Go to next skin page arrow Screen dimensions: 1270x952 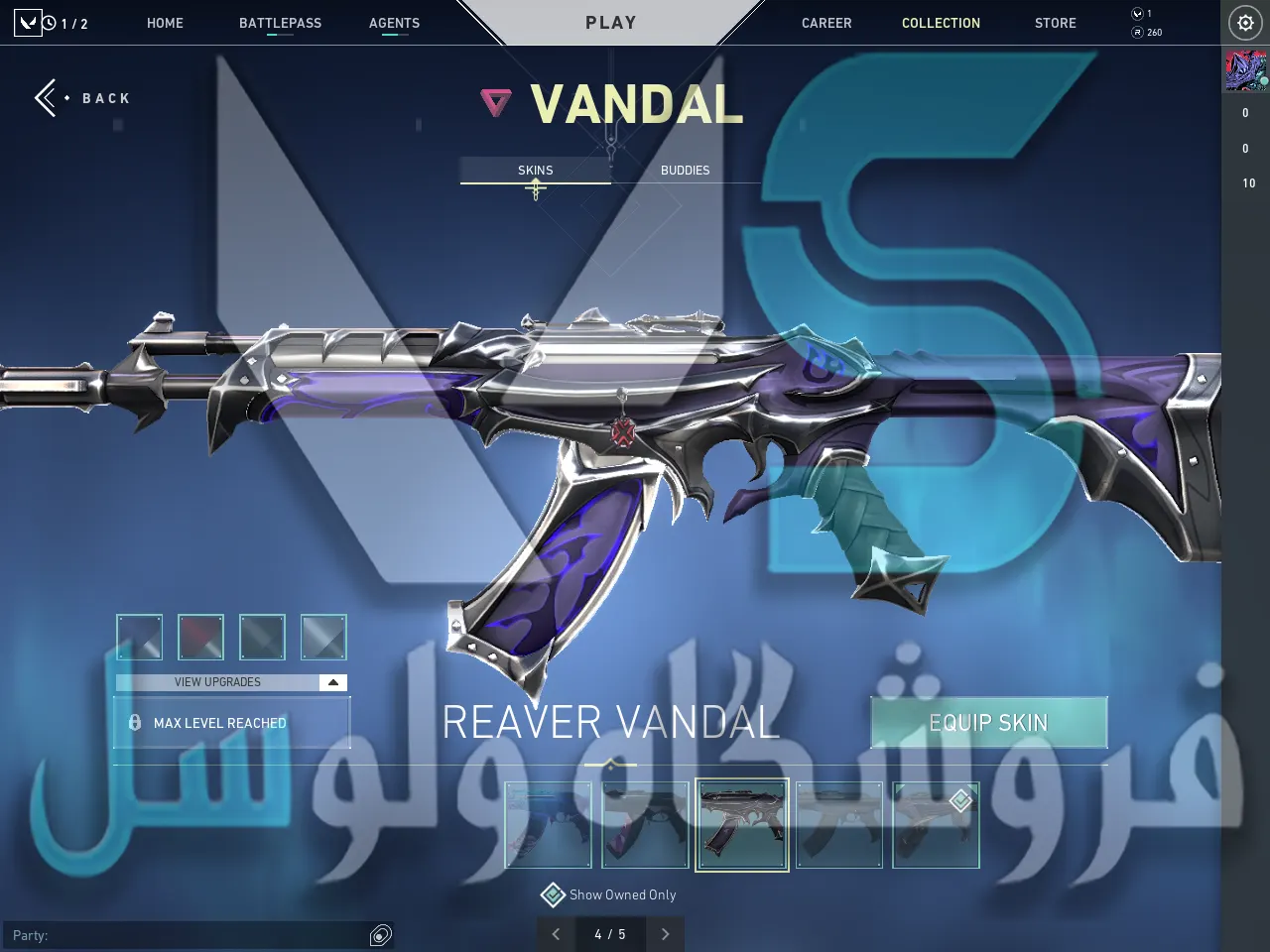[665, 934]
